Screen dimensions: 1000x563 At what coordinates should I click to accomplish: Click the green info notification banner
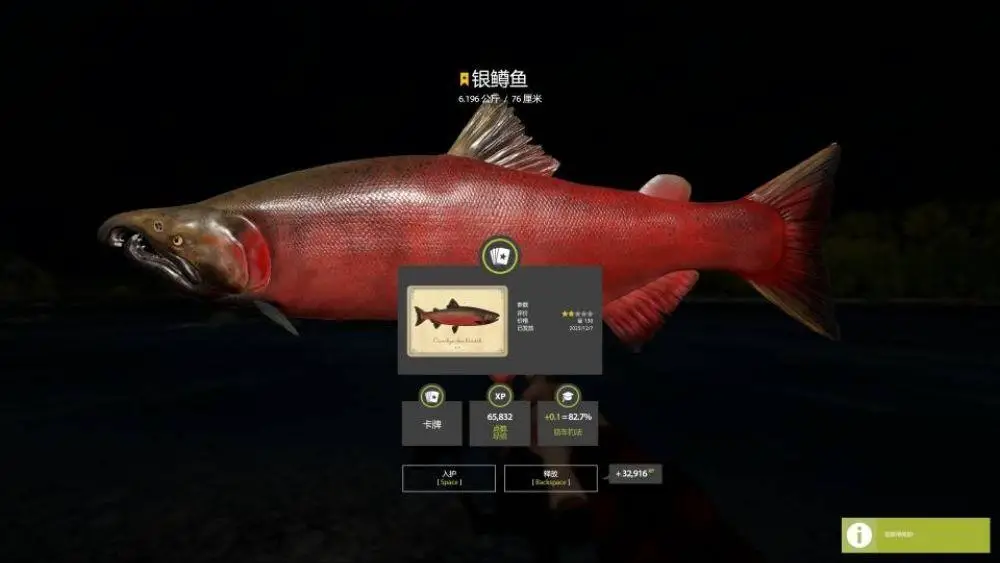(915, 535)
